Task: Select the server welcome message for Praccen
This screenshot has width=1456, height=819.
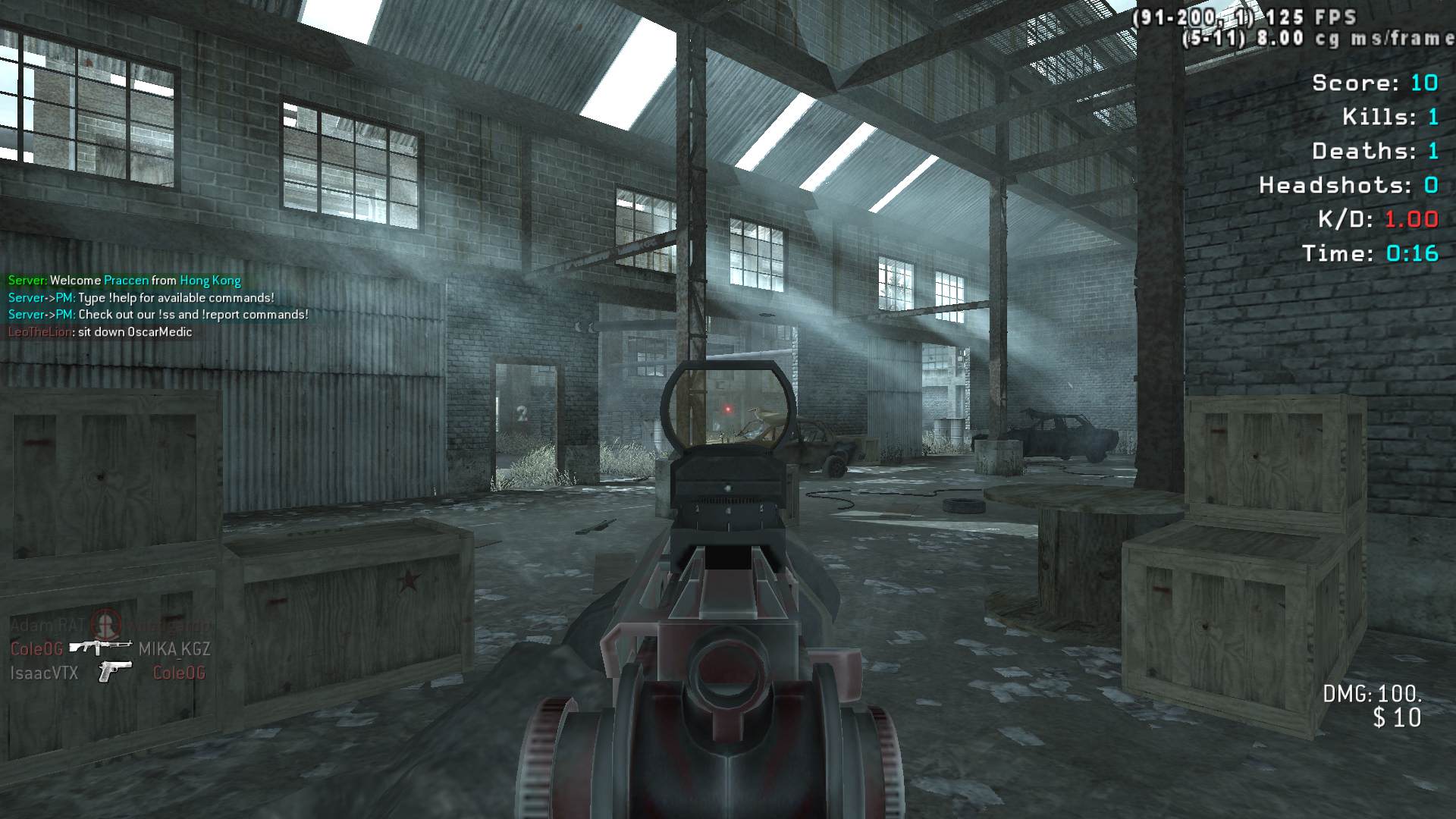Action: (124, 281)
